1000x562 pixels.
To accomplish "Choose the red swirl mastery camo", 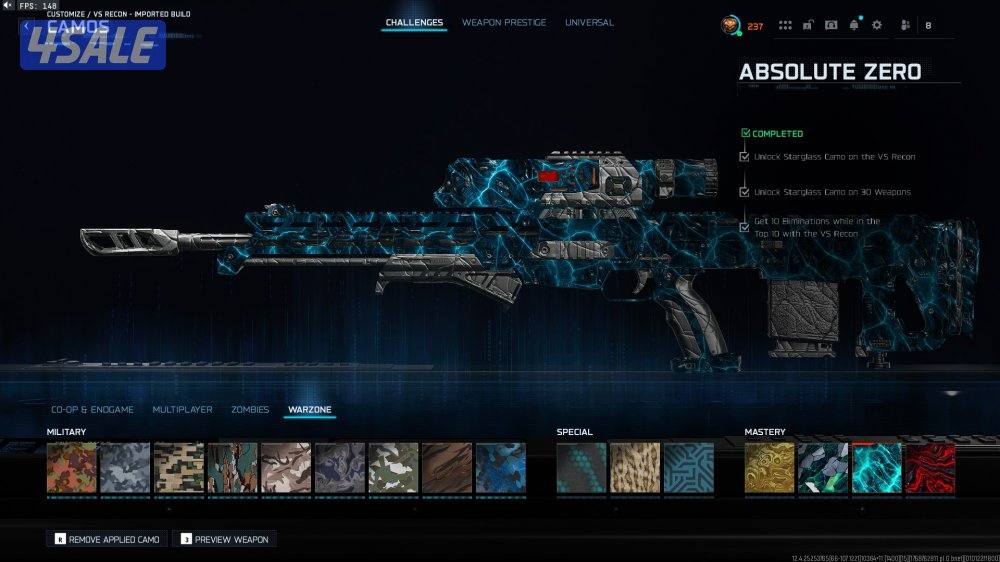I will [930, 468].
